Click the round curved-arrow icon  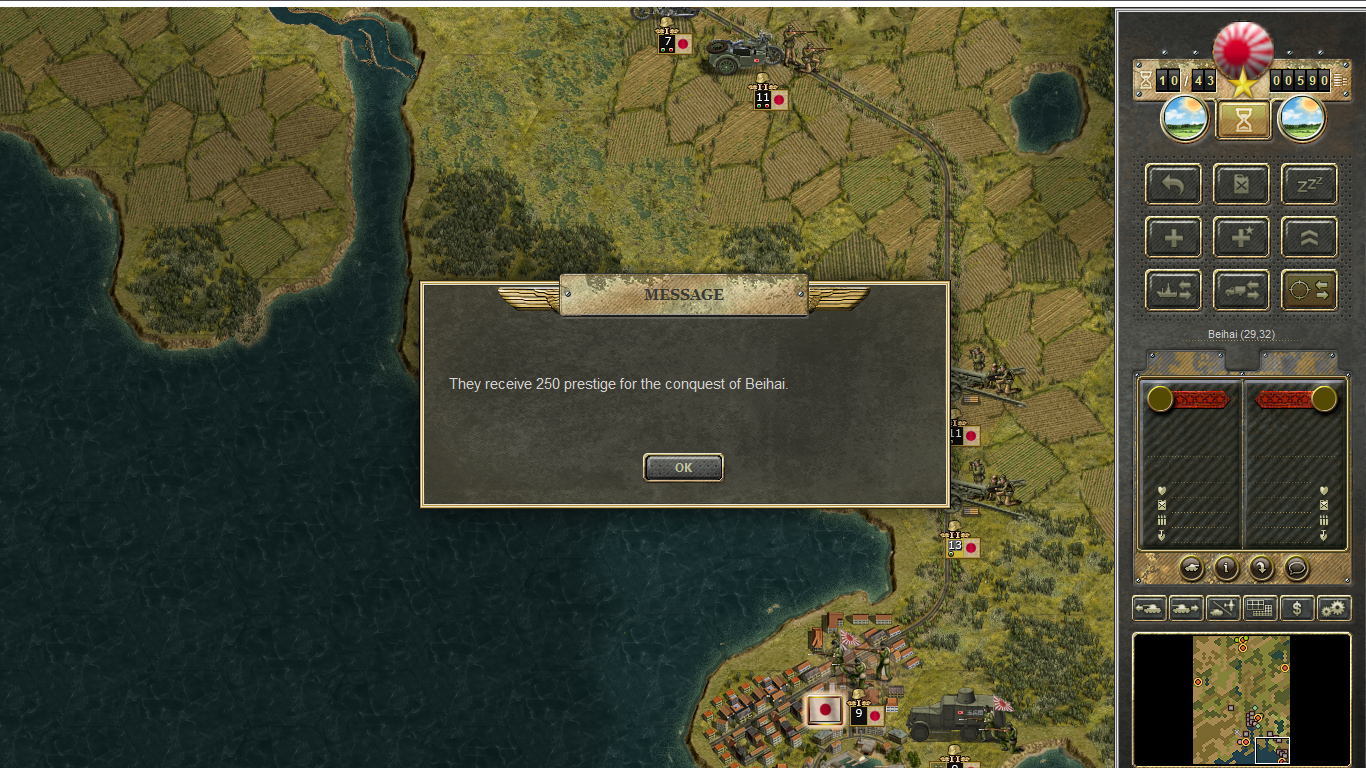pos(1261,568)
